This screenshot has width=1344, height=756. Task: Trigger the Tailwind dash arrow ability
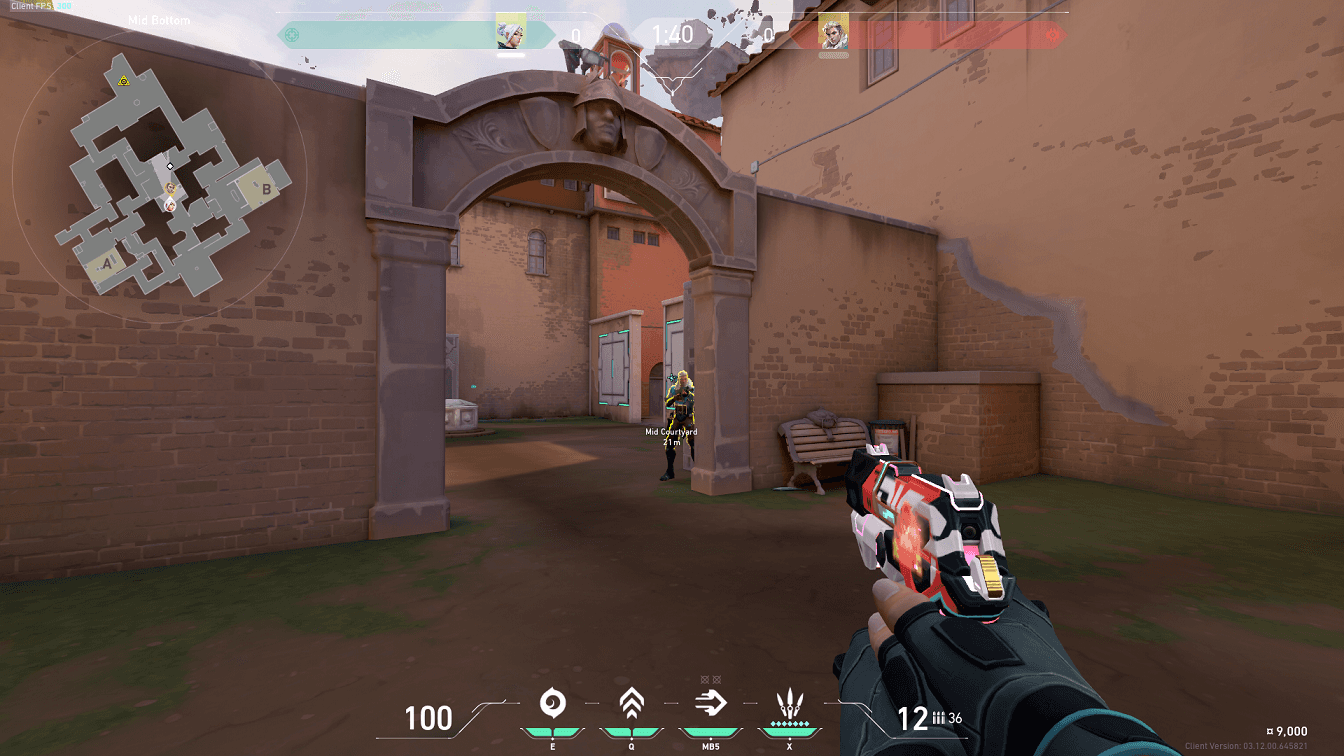coord(711,704)
